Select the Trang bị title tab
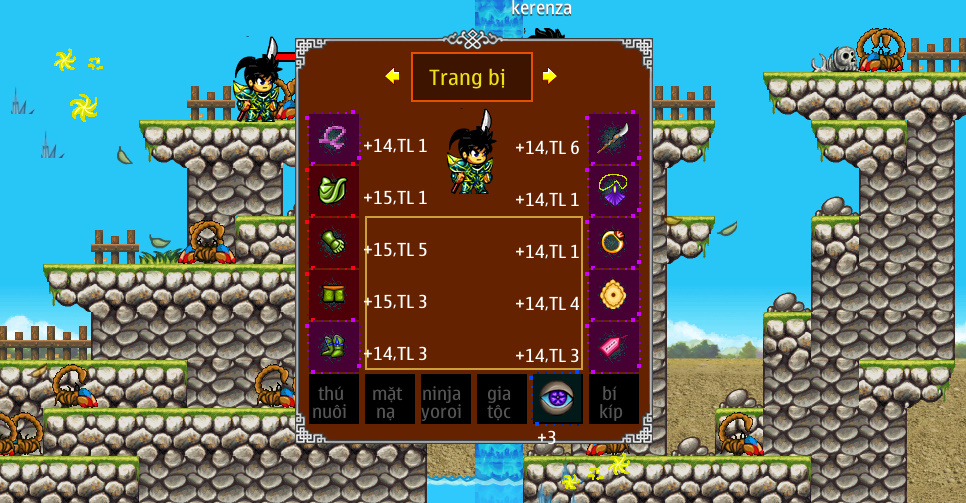Viewport: 966px width, 503px height. pyautogui.click(x=471, y=77)
